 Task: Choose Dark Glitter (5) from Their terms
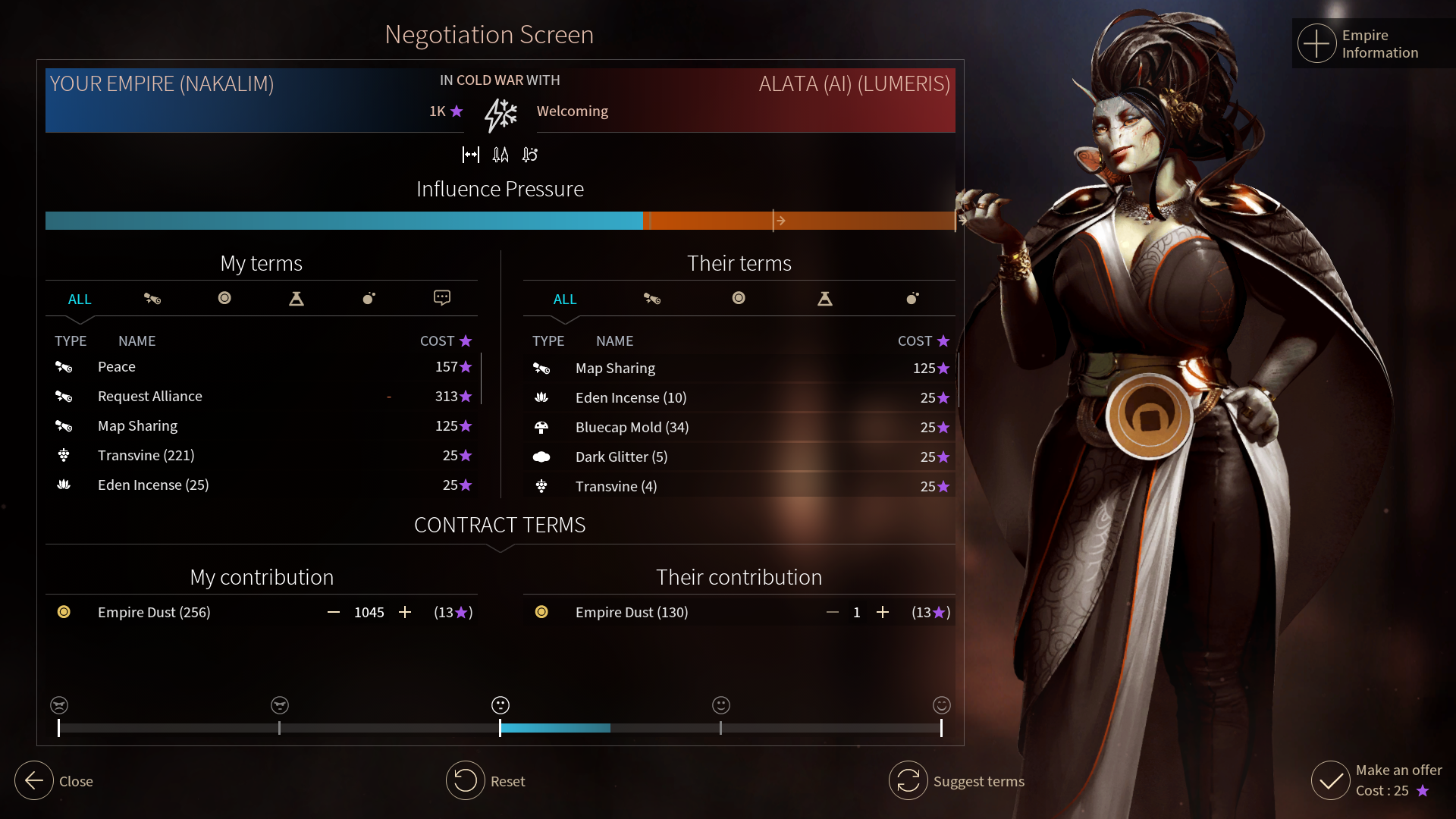point(621,457)
